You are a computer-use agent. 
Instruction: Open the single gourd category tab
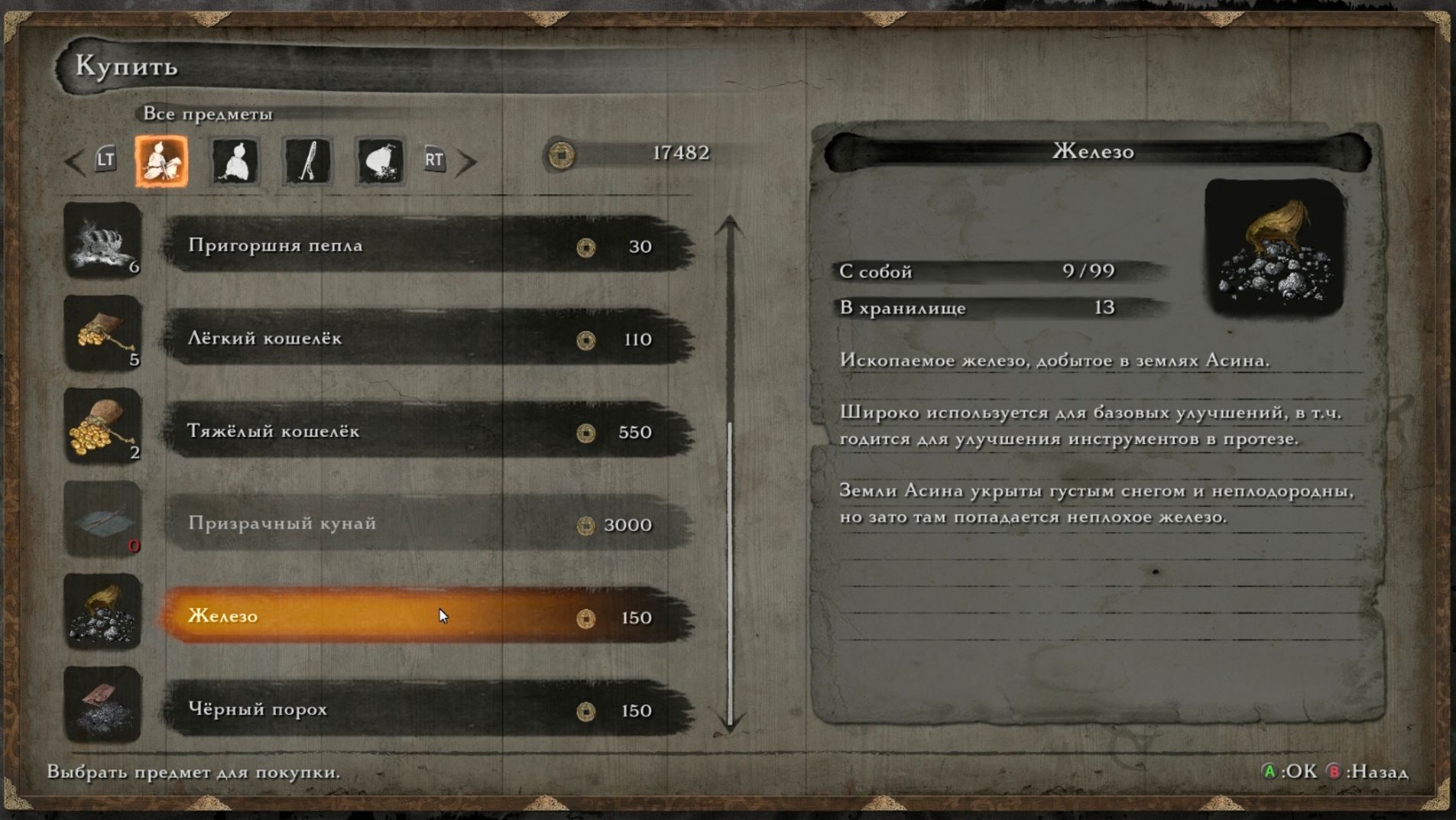pos(235,160)
